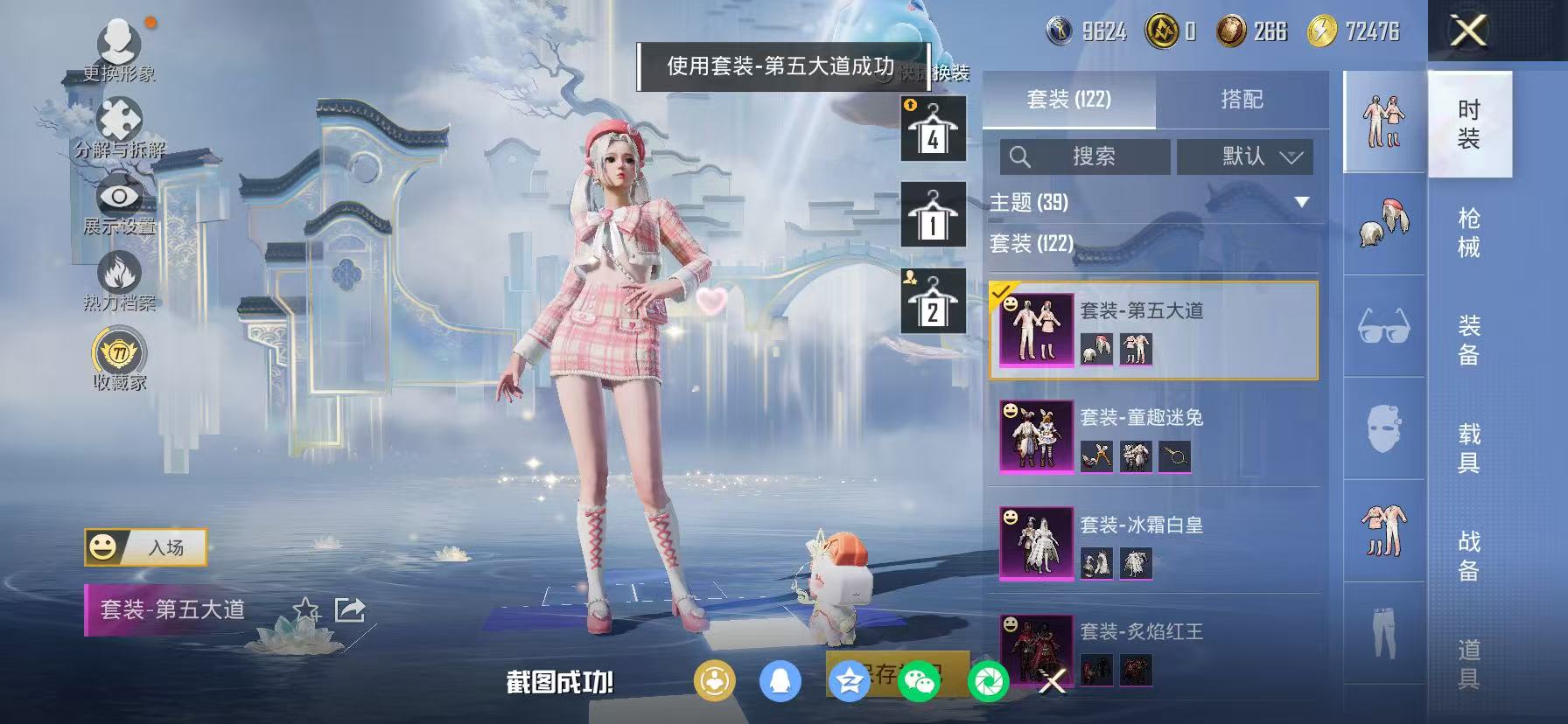
Task: Toggle hanger slot 4 on the outfit
Action: tap(933, 127)
